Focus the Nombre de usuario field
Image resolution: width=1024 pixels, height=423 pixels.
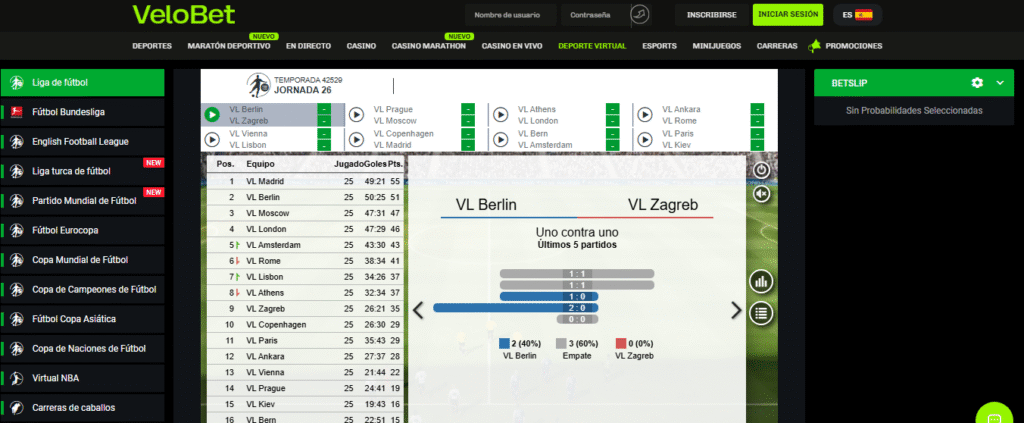click(508, 15)
